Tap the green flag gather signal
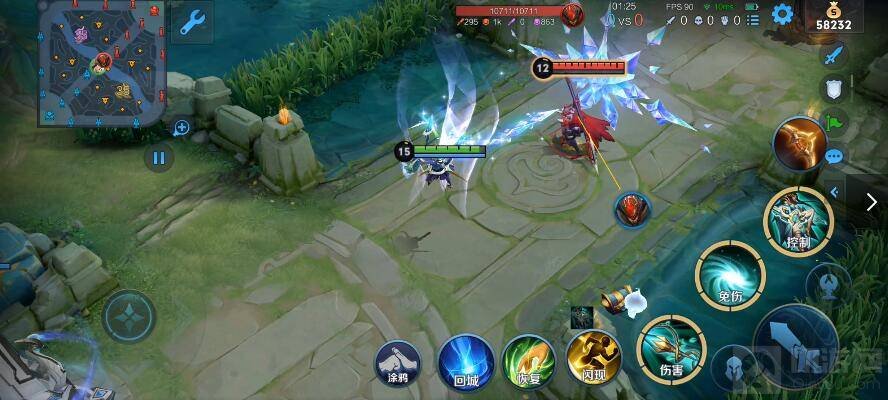 click(833, 124)
